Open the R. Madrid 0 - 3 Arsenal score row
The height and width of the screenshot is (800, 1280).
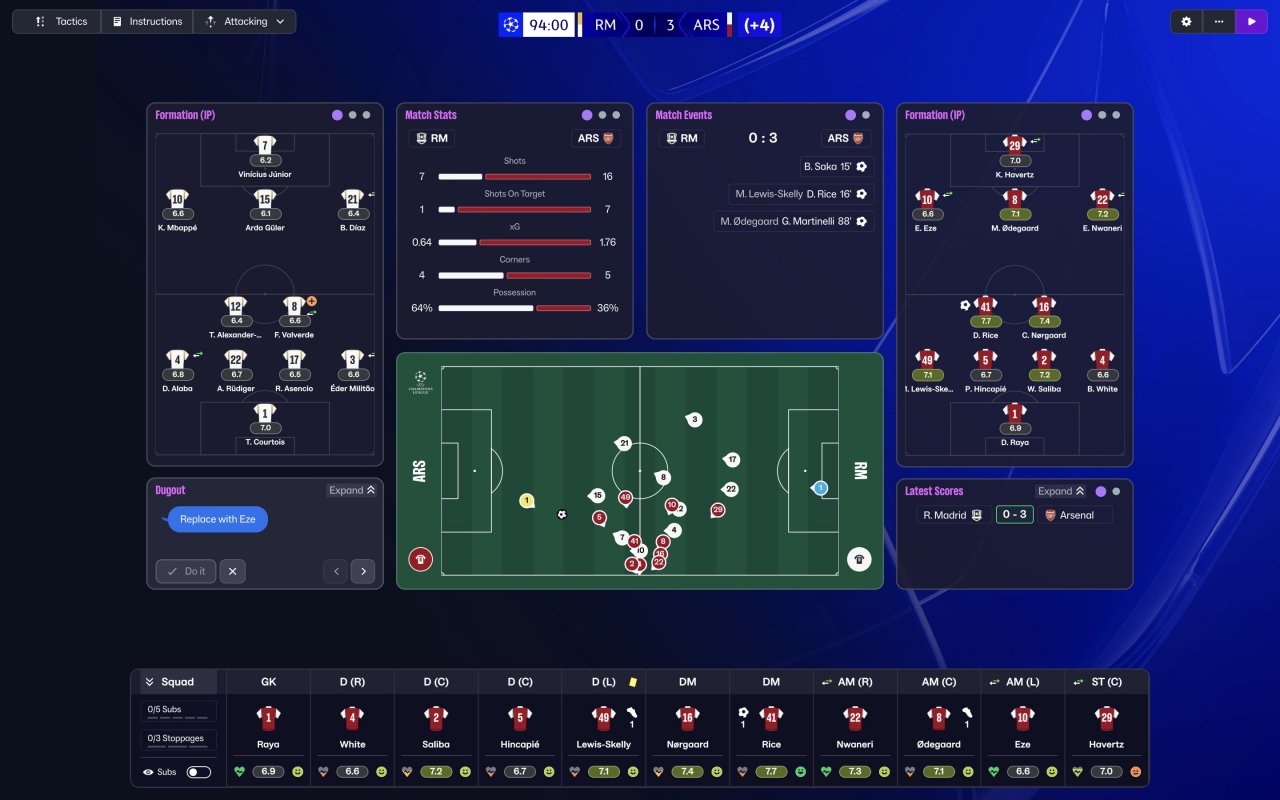point(1014,515)
